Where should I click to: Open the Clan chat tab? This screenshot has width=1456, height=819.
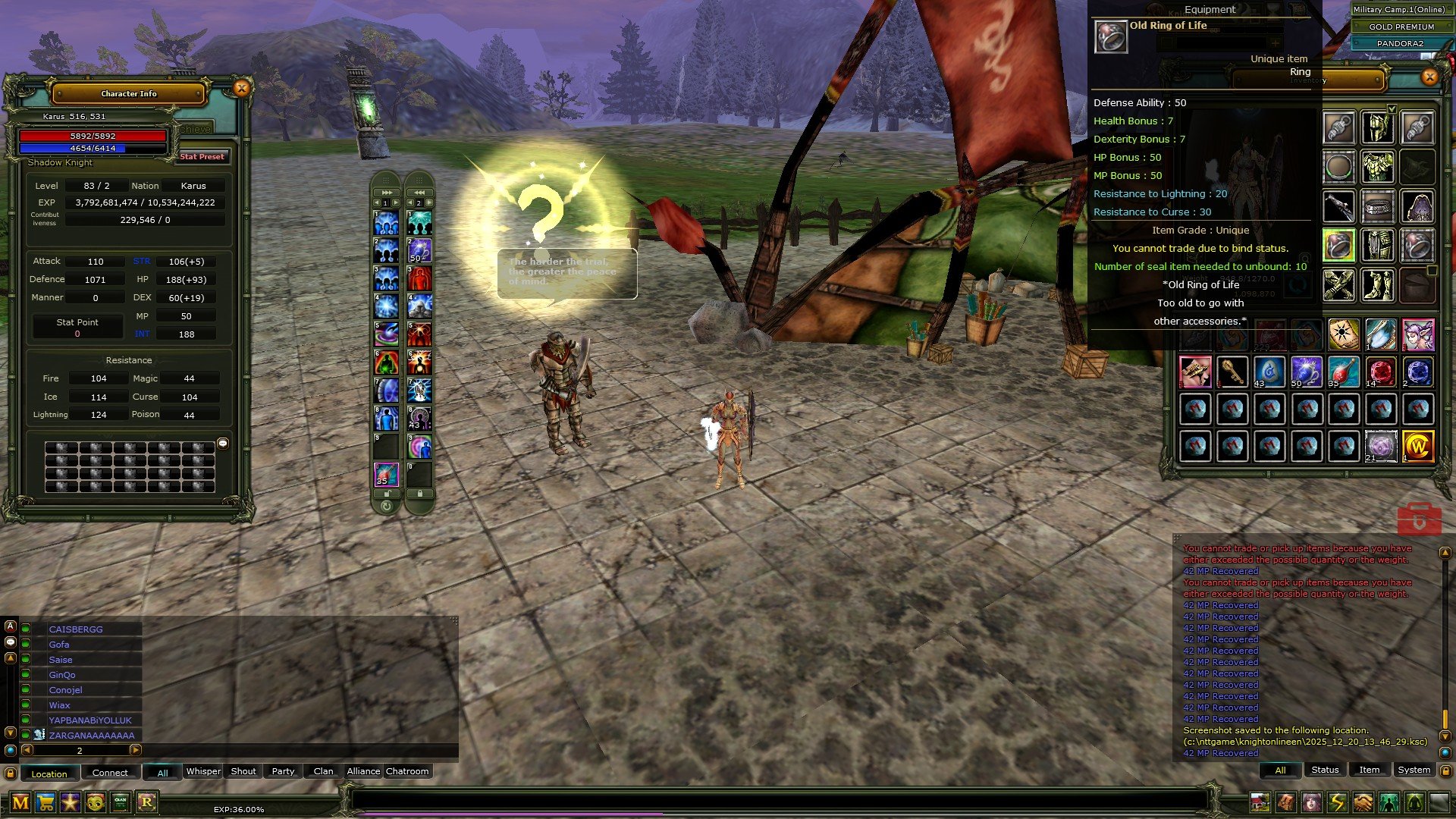point(323,771)
